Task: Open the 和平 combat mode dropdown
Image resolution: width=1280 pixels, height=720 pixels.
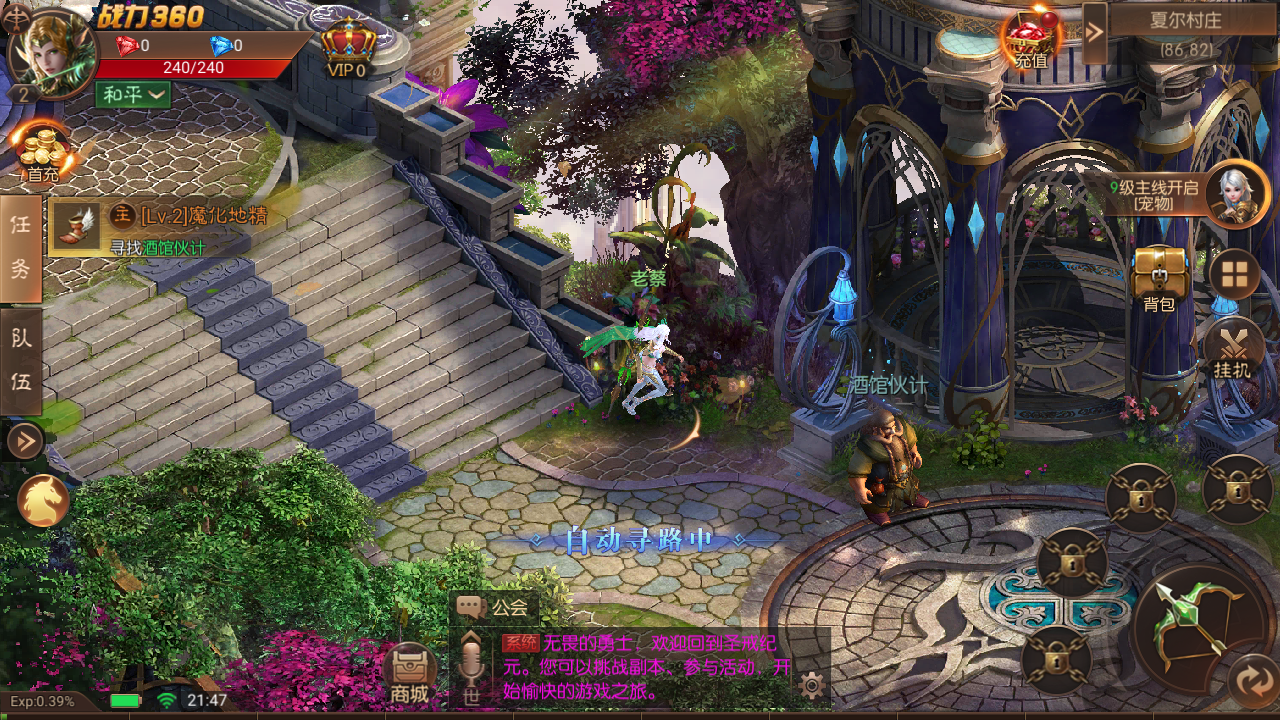Action: tap(133, 95)
